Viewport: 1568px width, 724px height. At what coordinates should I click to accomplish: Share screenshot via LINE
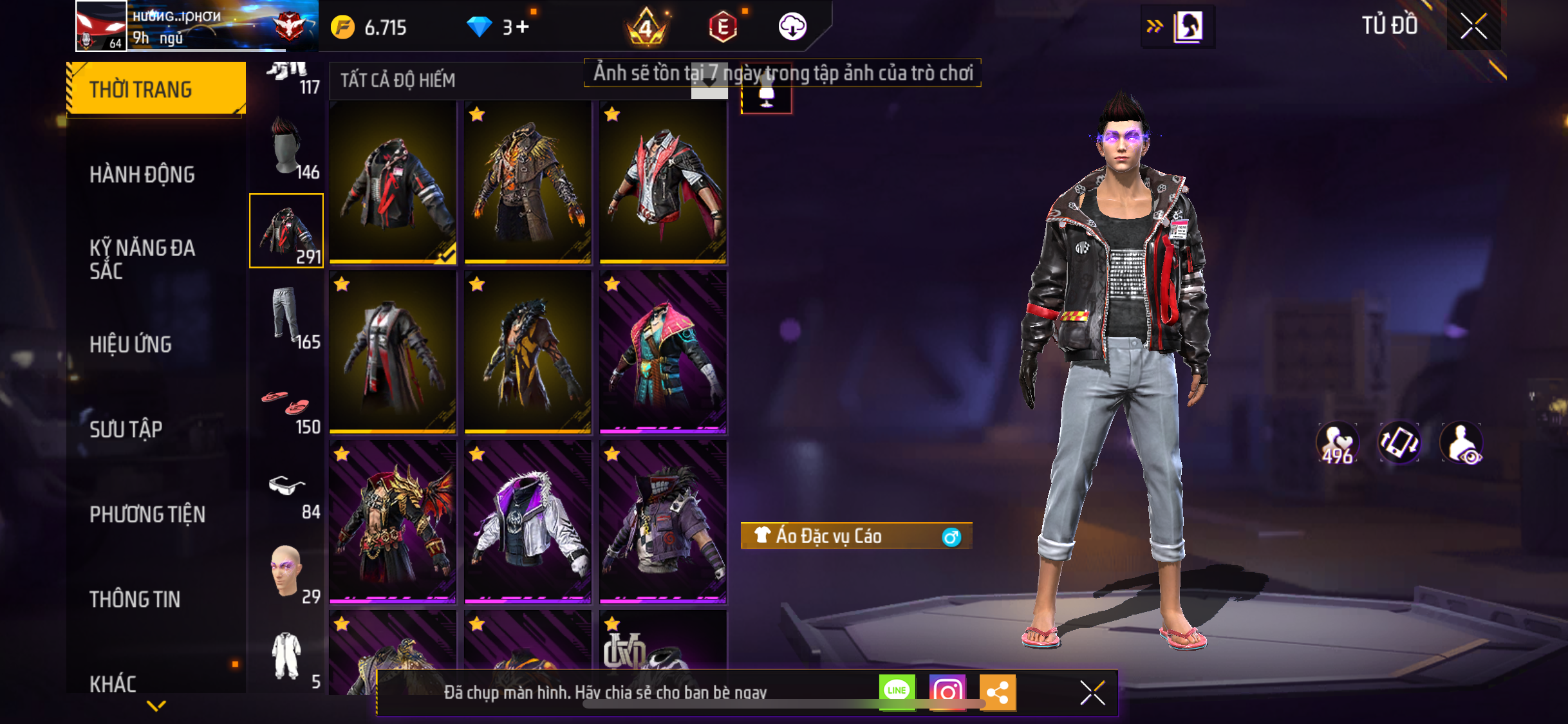point(897,692)
